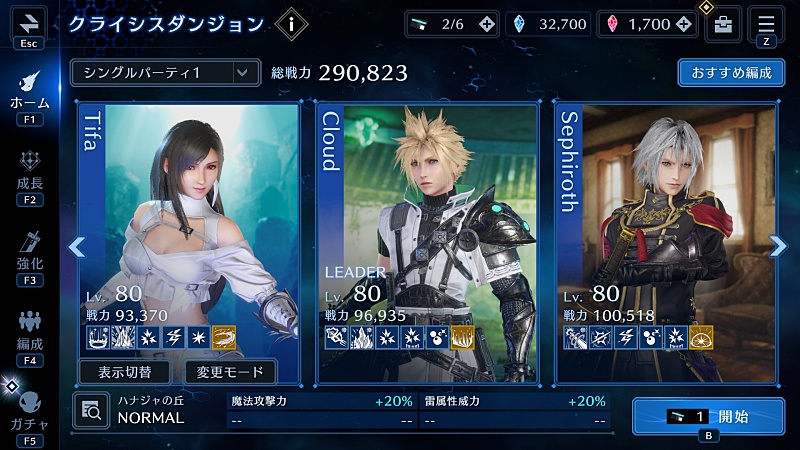Switch to the 強化 enhance tab
The image size is (800, 450).
(29, 252)
